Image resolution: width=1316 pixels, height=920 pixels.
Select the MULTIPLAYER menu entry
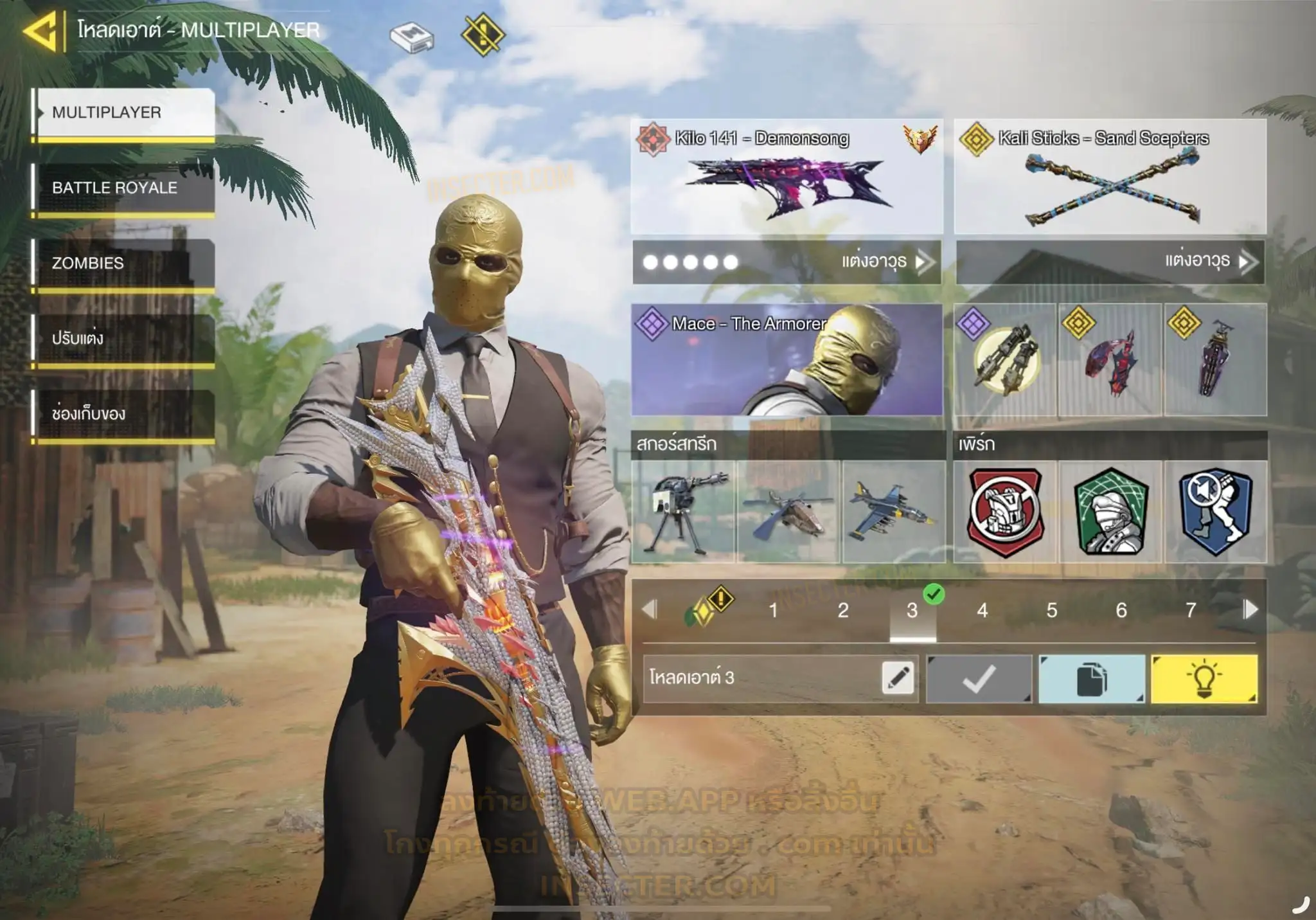pos(123,113)
